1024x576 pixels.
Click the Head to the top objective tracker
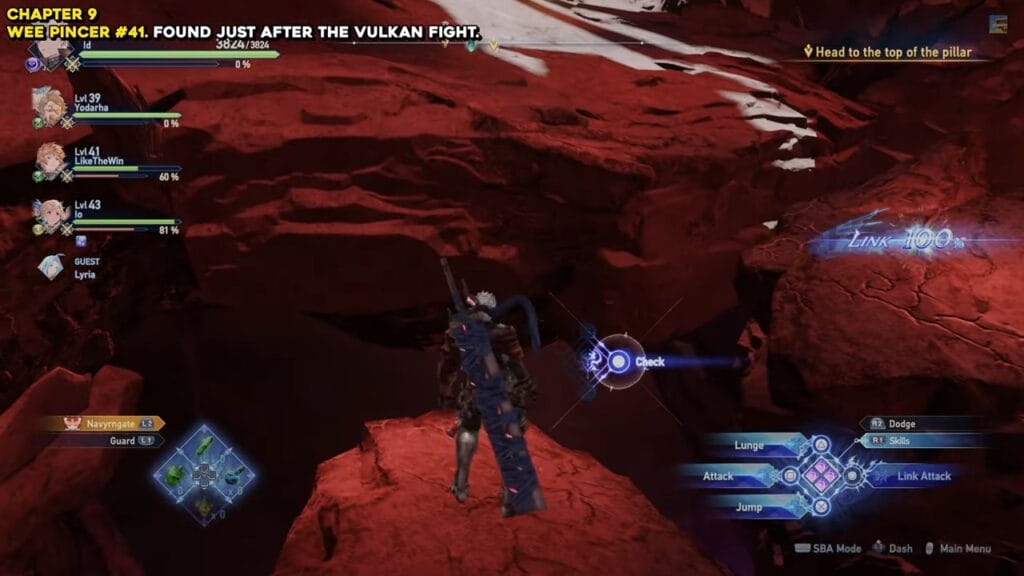tap(893, 52)
